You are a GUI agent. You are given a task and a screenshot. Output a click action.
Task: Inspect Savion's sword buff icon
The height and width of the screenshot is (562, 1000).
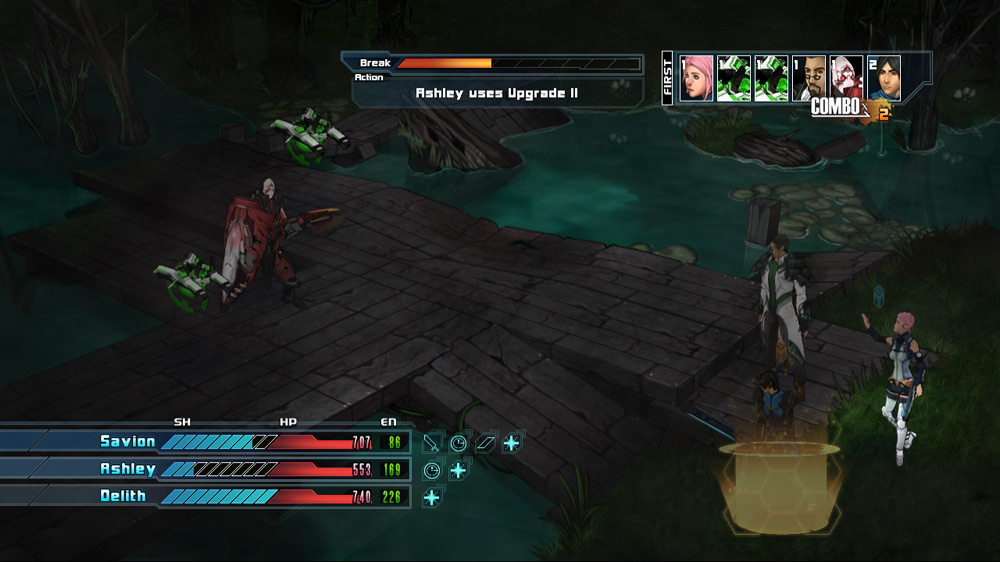[432, 442]
